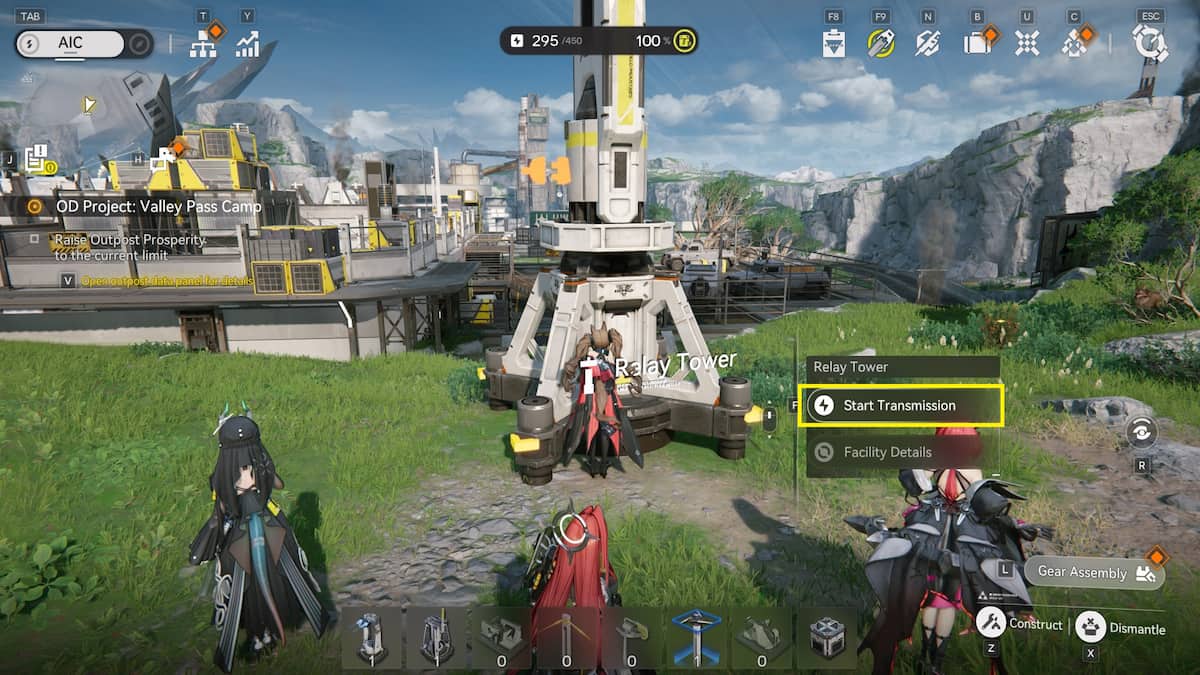
Task: Open the rising chart statistics icon
Action: click(247, 44)
